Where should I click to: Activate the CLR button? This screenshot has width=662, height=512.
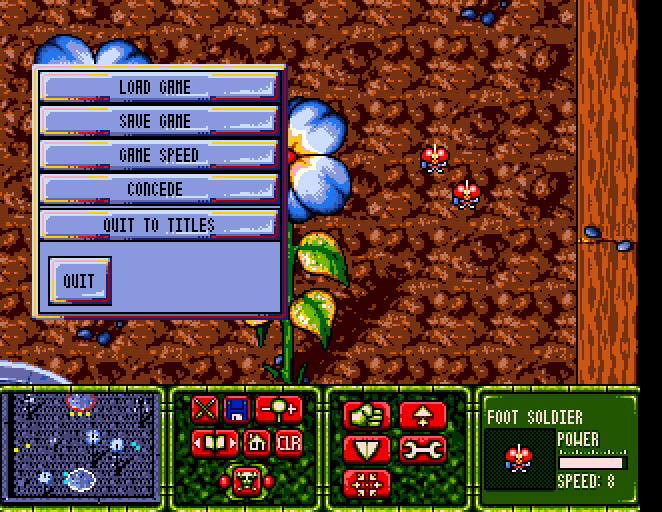289,442
